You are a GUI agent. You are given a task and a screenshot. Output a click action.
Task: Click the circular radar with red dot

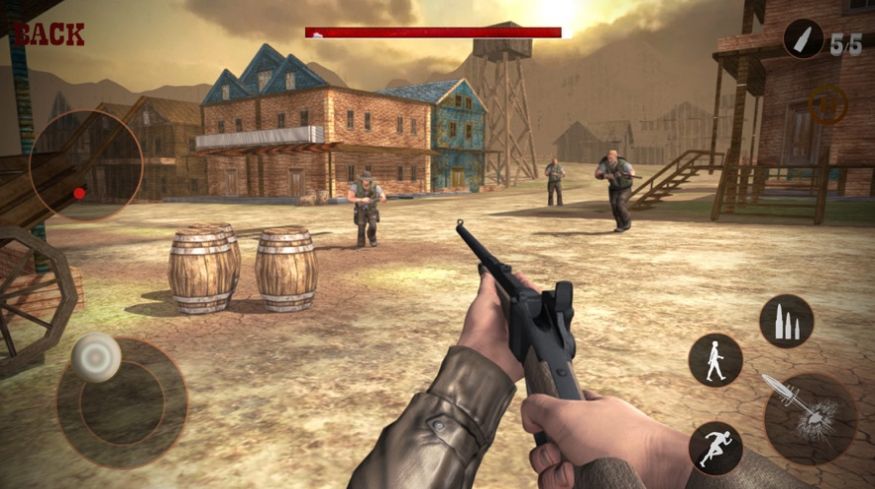tap(86, 166)
